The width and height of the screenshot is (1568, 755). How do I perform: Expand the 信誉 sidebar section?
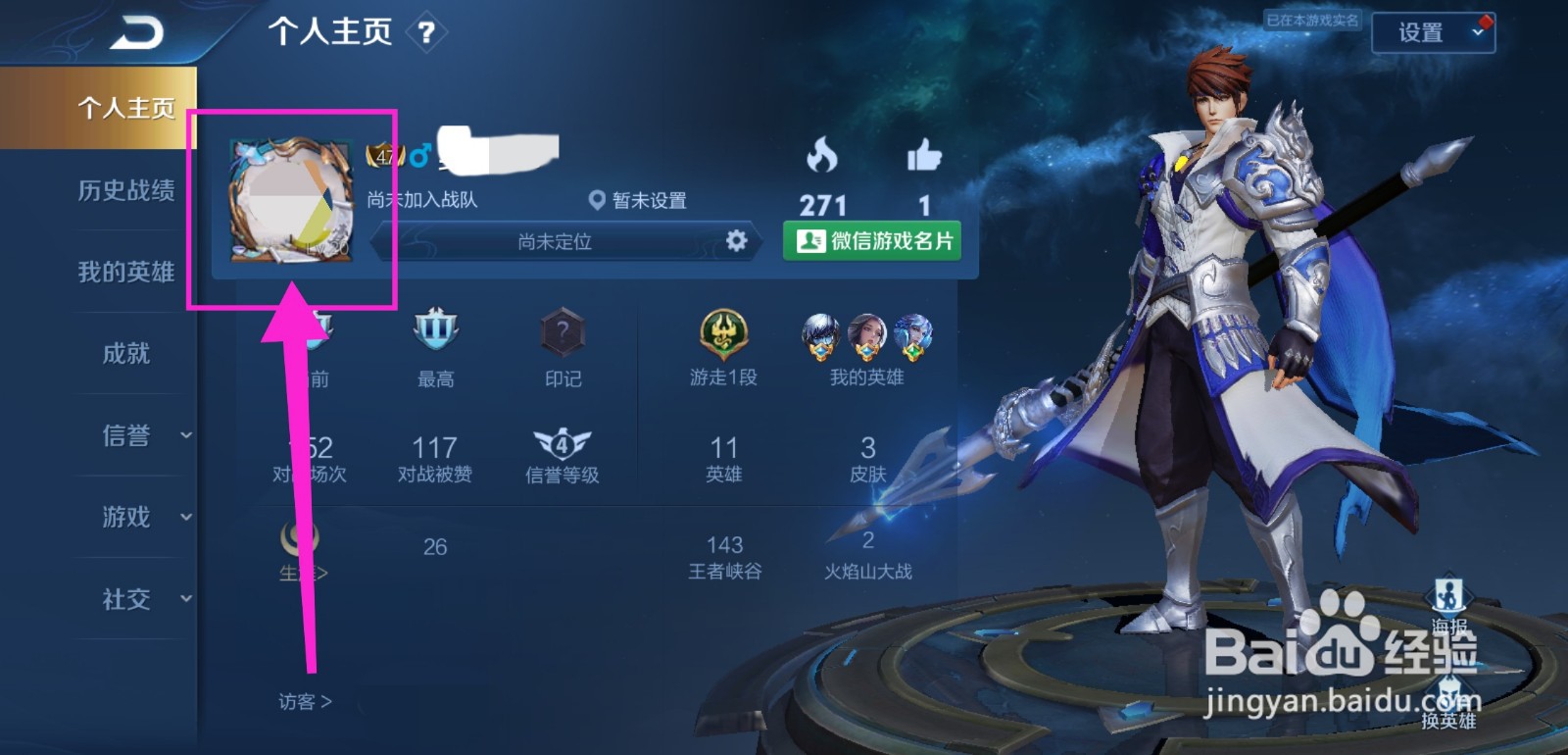128,435
